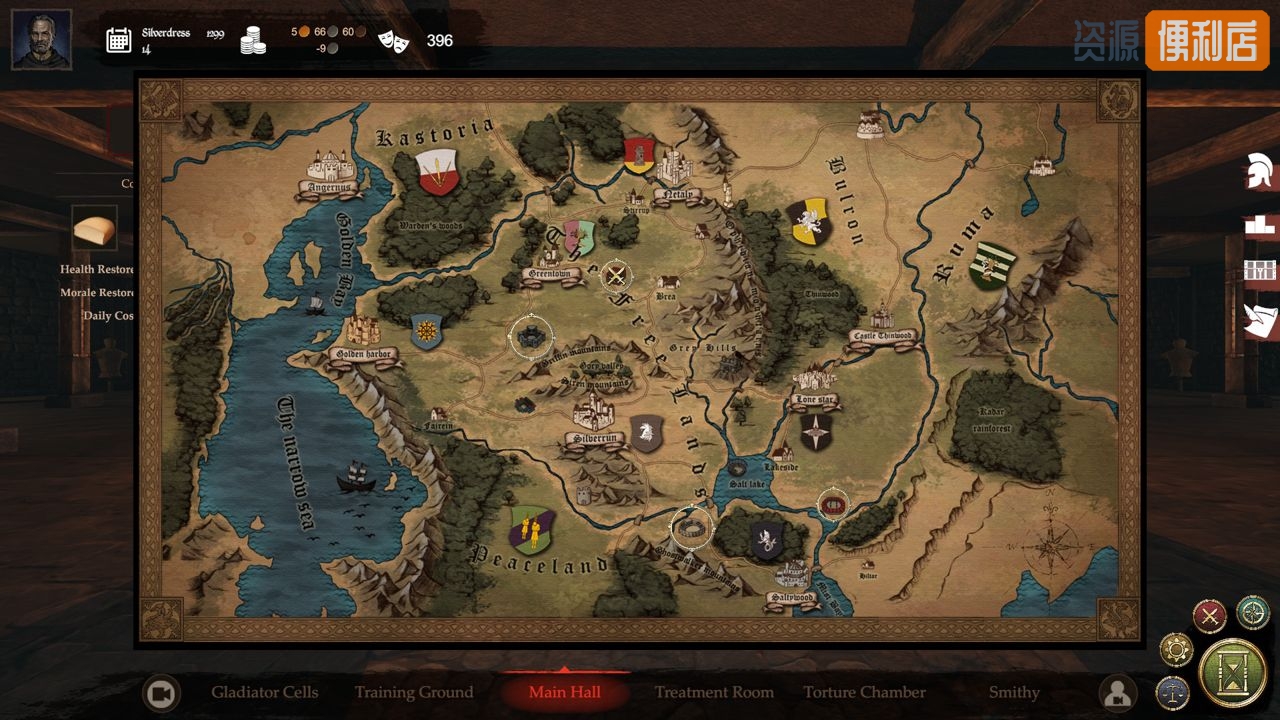Screen dimensions: 1280x720
Task: Click the person silhouette icon beside Smithy
Action: 1117,692
